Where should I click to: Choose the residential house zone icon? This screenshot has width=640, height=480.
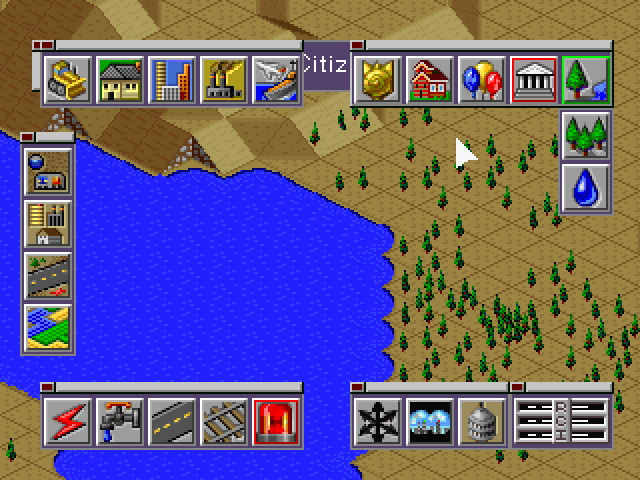click(x=120, y=80)
